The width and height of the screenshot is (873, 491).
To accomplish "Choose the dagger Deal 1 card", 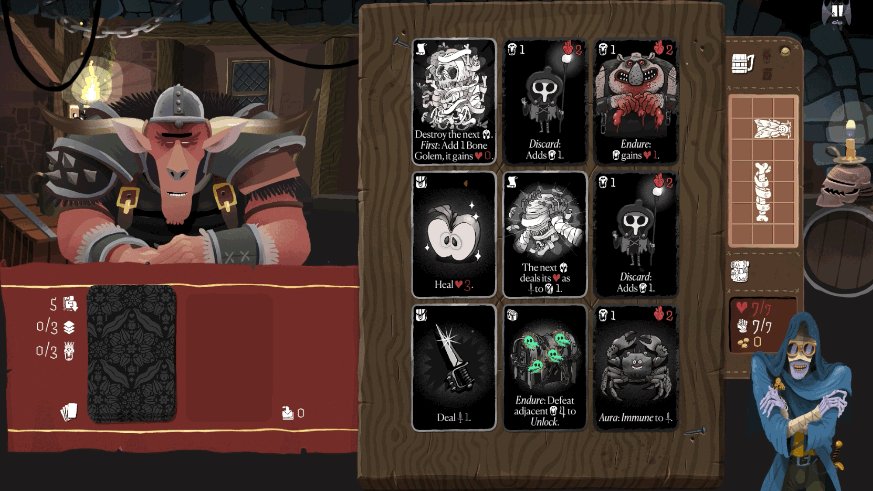I will [453, 367].
